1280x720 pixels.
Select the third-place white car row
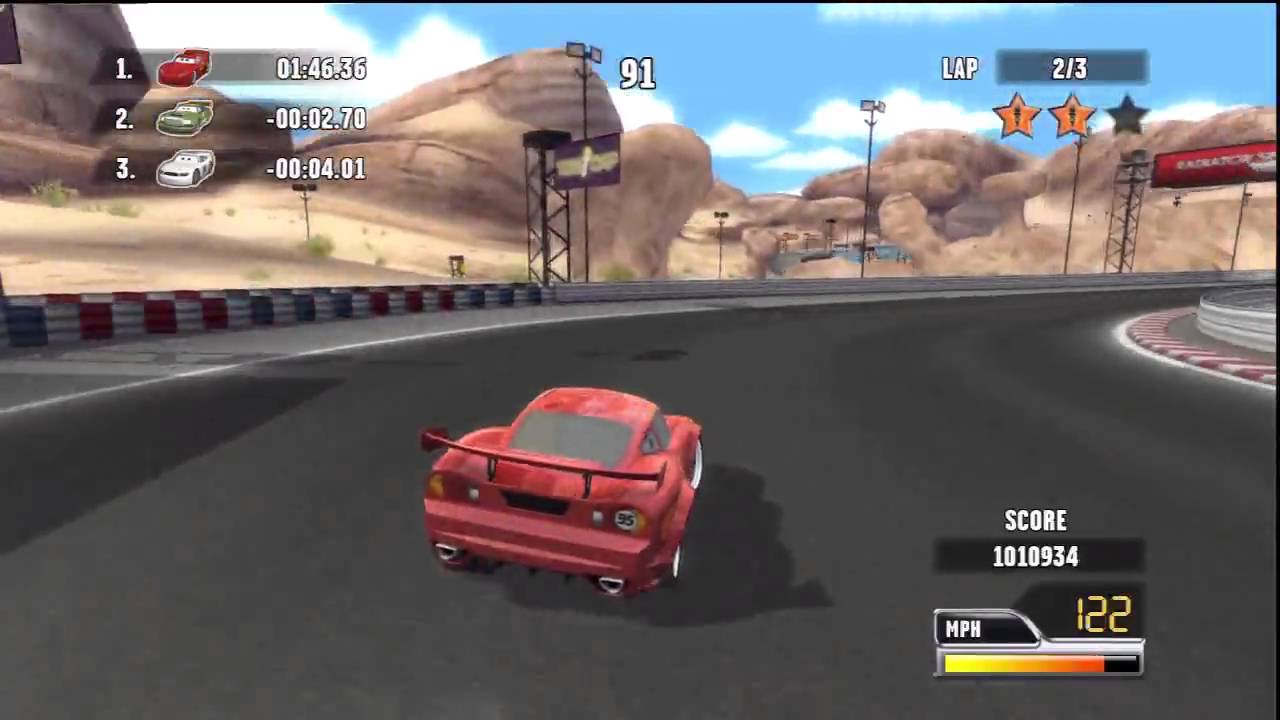[240, 169]
